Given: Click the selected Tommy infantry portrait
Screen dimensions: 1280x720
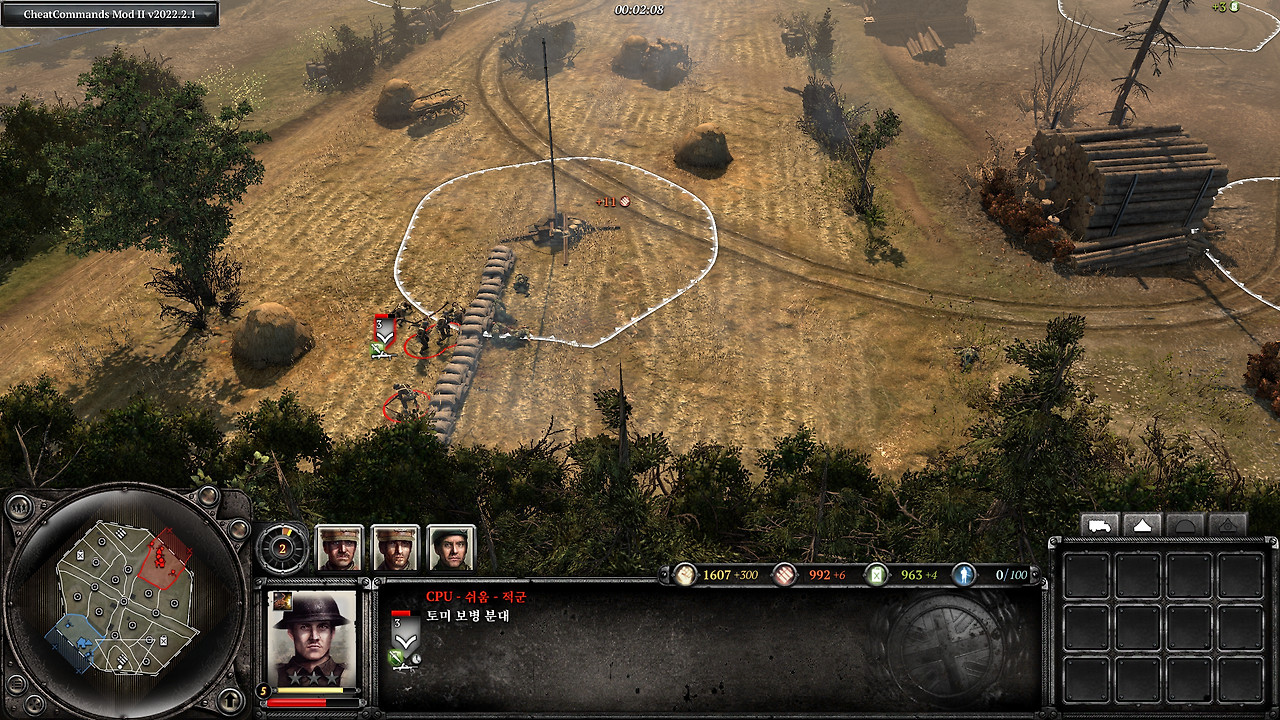Looking at the screenshot, I should 312,638.
